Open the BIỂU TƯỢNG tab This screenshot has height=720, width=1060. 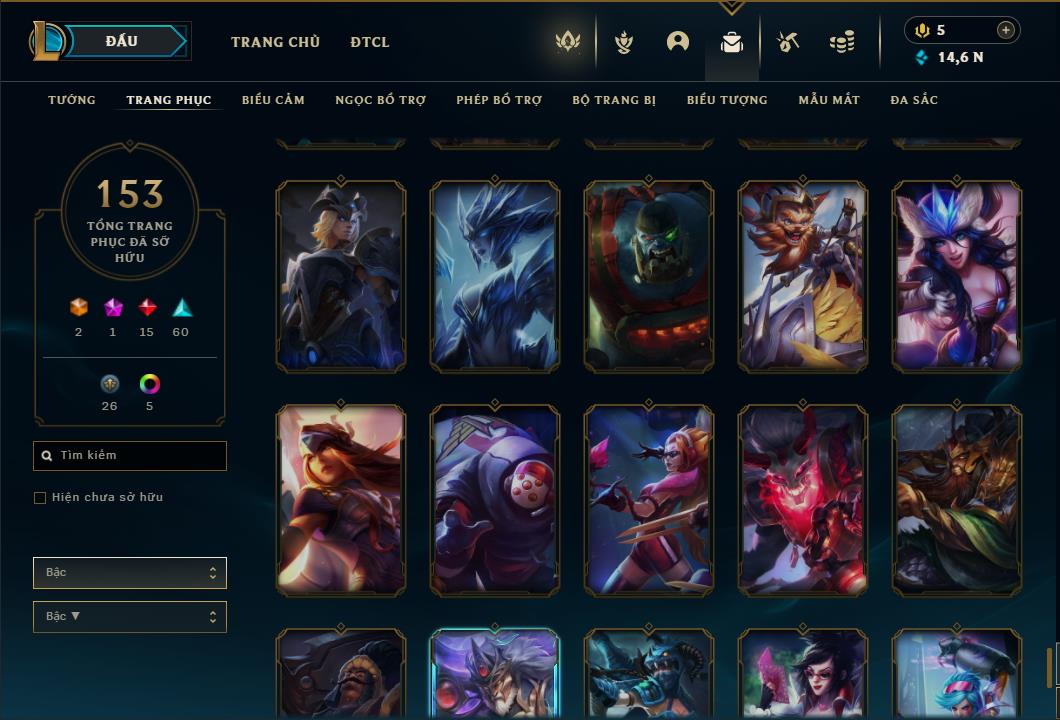coord(727,100)
